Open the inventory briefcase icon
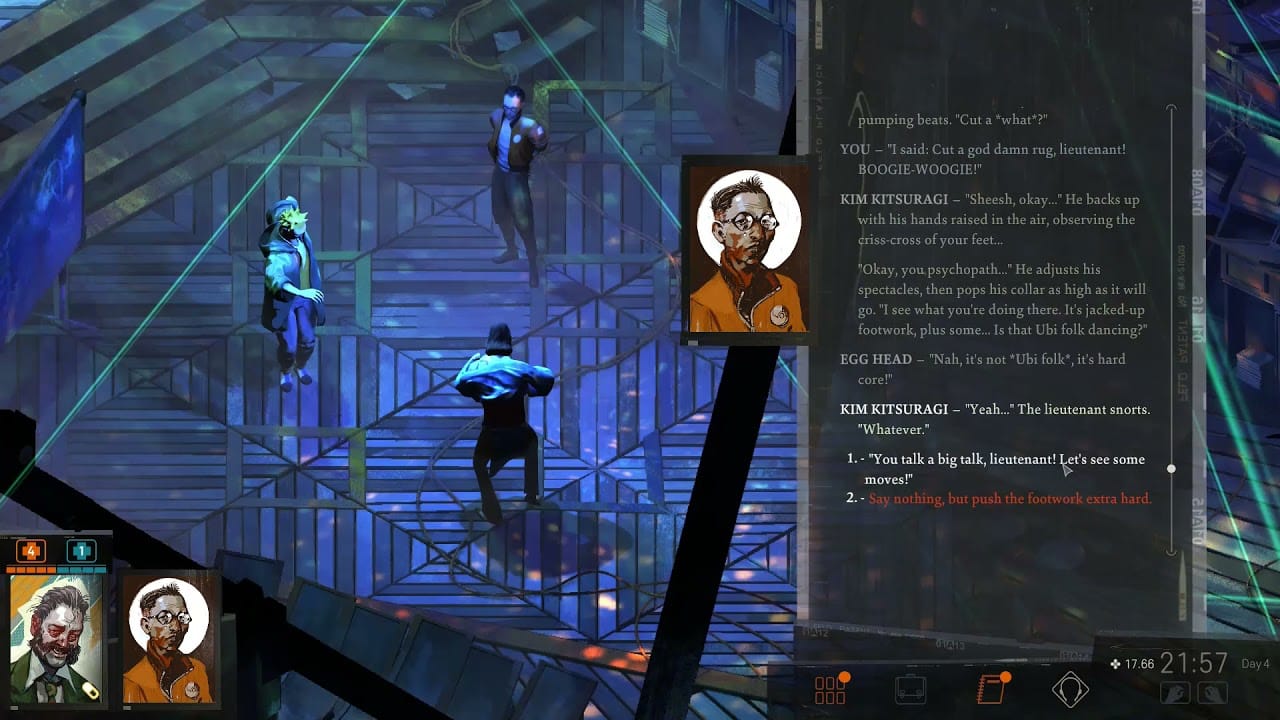This screenshot has height=720, width=1280. tap(910, 690)
